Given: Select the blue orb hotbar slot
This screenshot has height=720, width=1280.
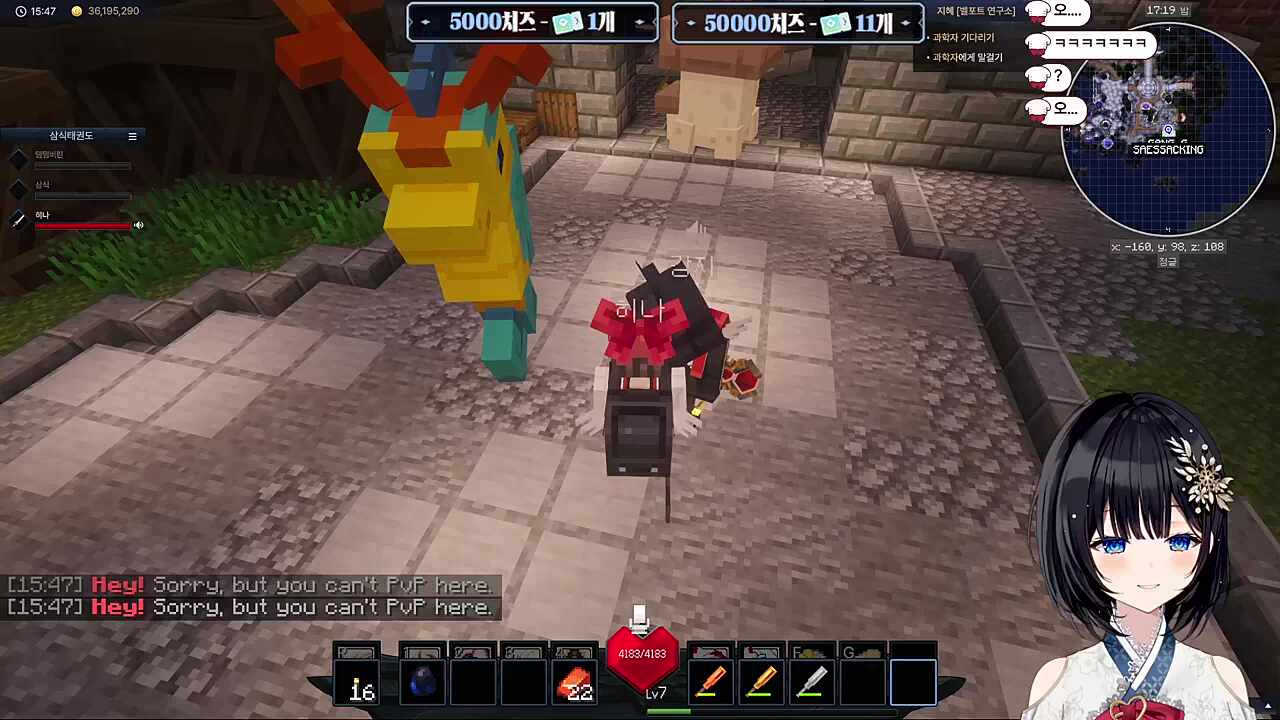Looking at the screenshot, I should tap(422, 683).
